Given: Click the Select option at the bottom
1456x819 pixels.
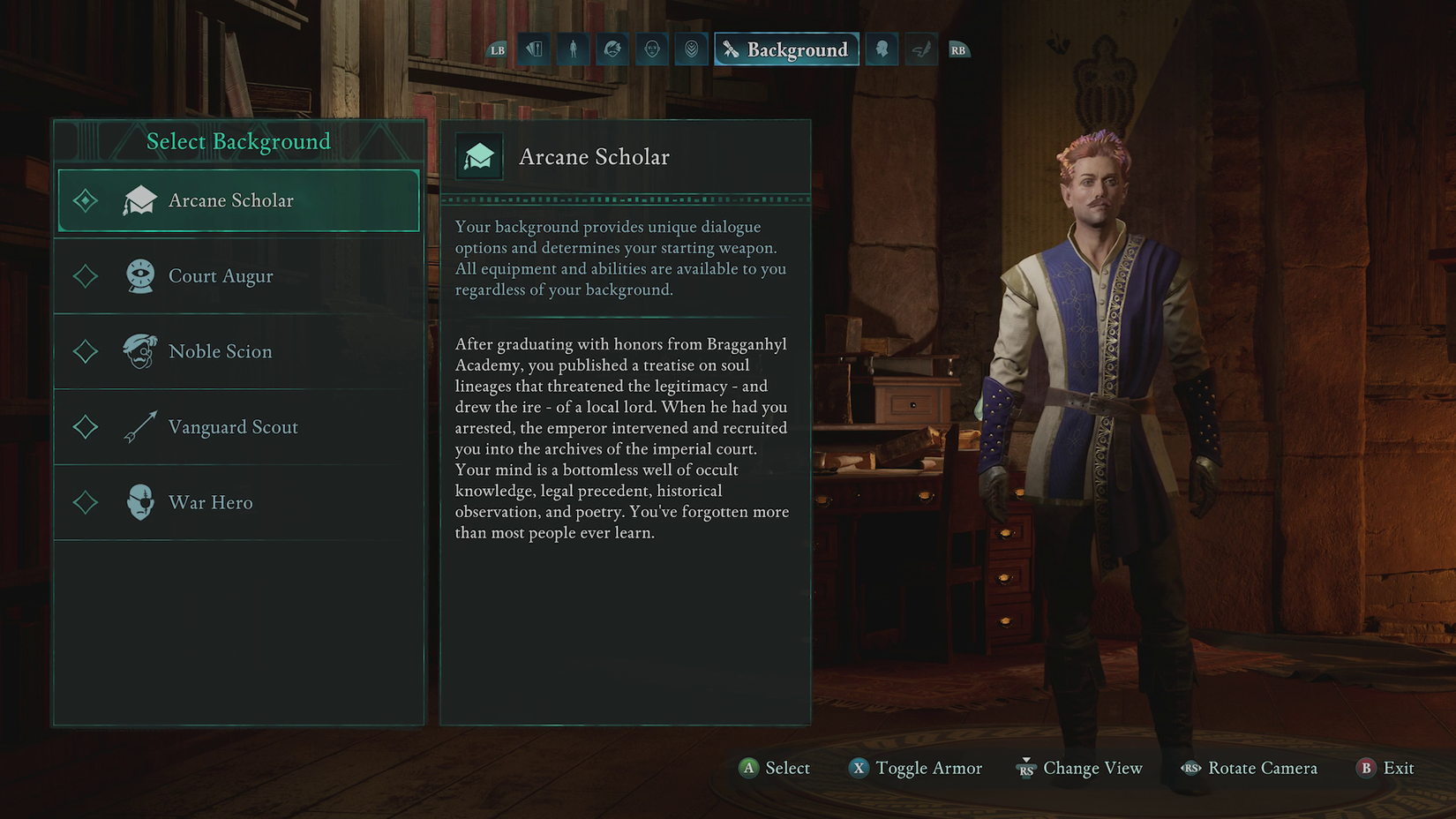Looking at the screenshot, I should point(775,768).
